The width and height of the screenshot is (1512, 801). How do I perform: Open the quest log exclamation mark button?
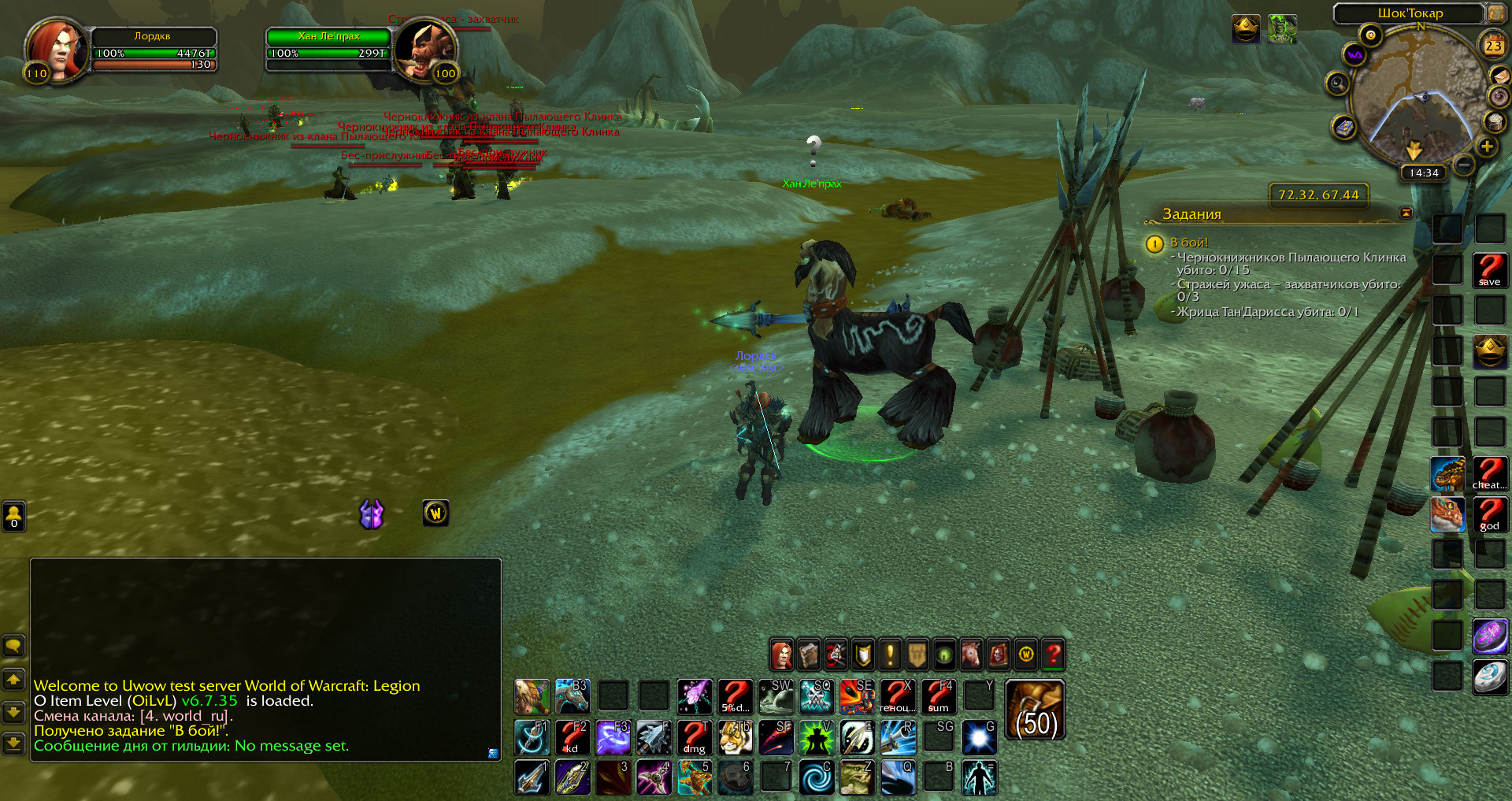[890, 654]
